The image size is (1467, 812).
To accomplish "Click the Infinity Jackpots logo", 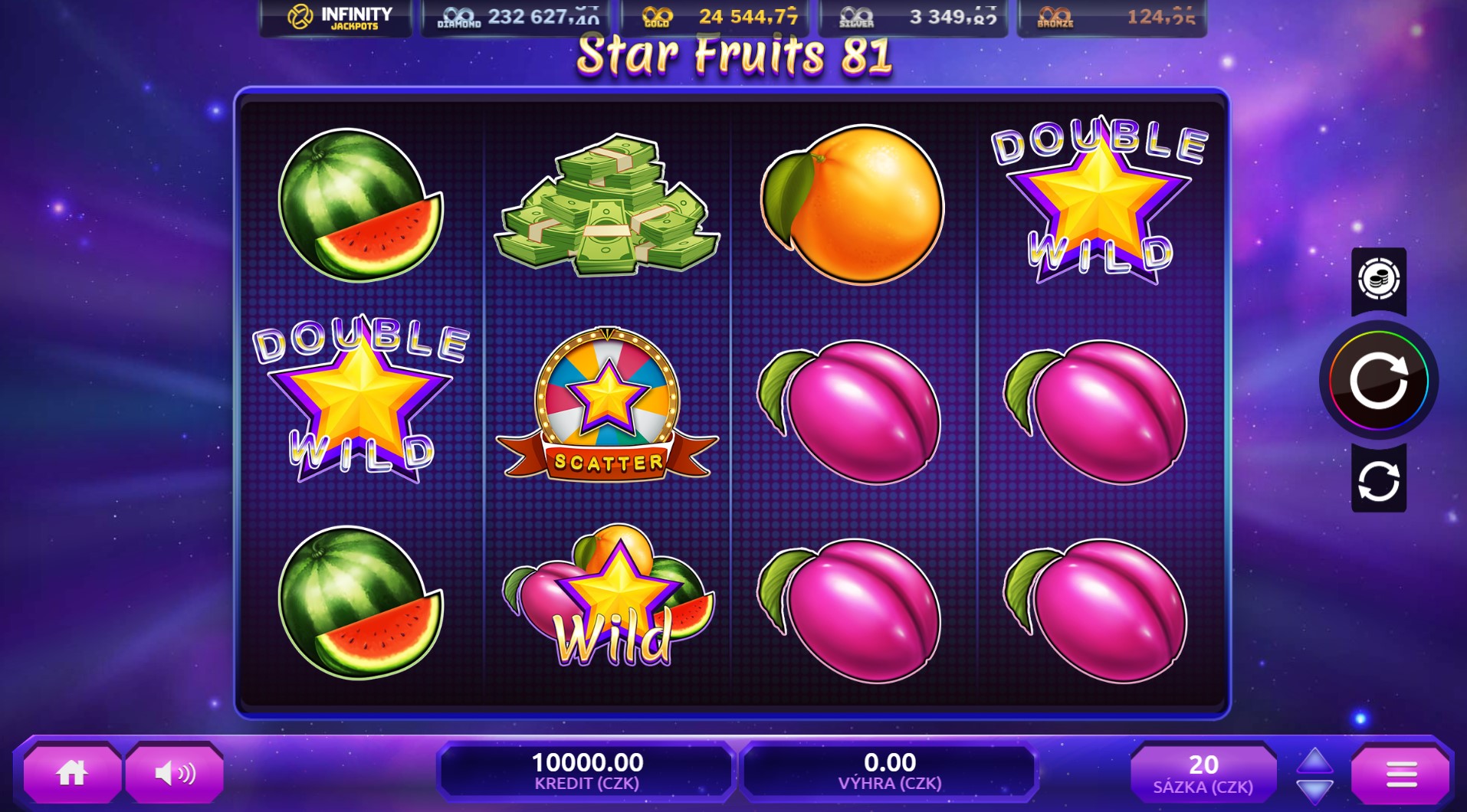I will (333, 15).
